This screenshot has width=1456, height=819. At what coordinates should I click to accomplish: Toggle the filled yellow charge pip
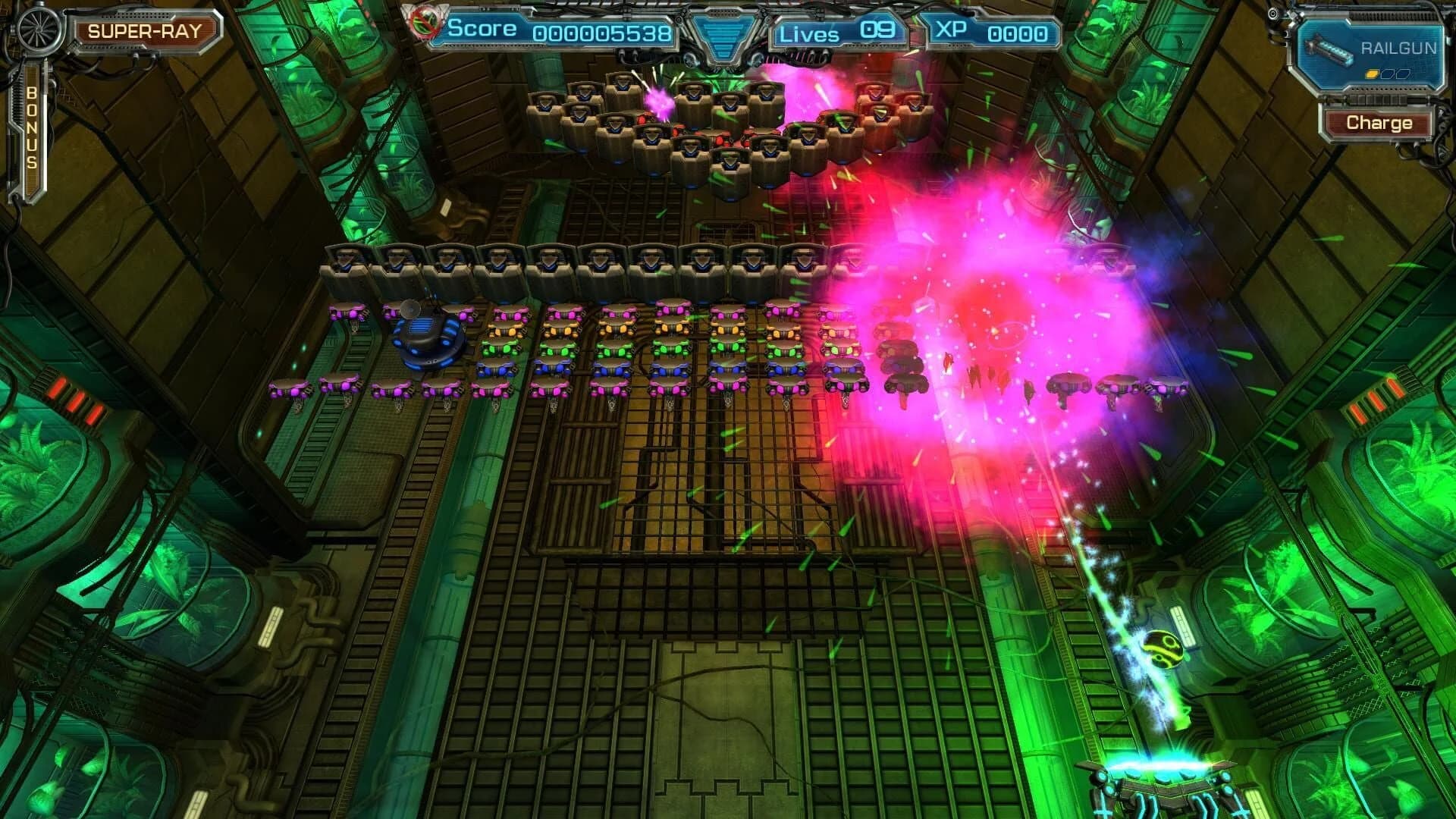pos(1372,74)
